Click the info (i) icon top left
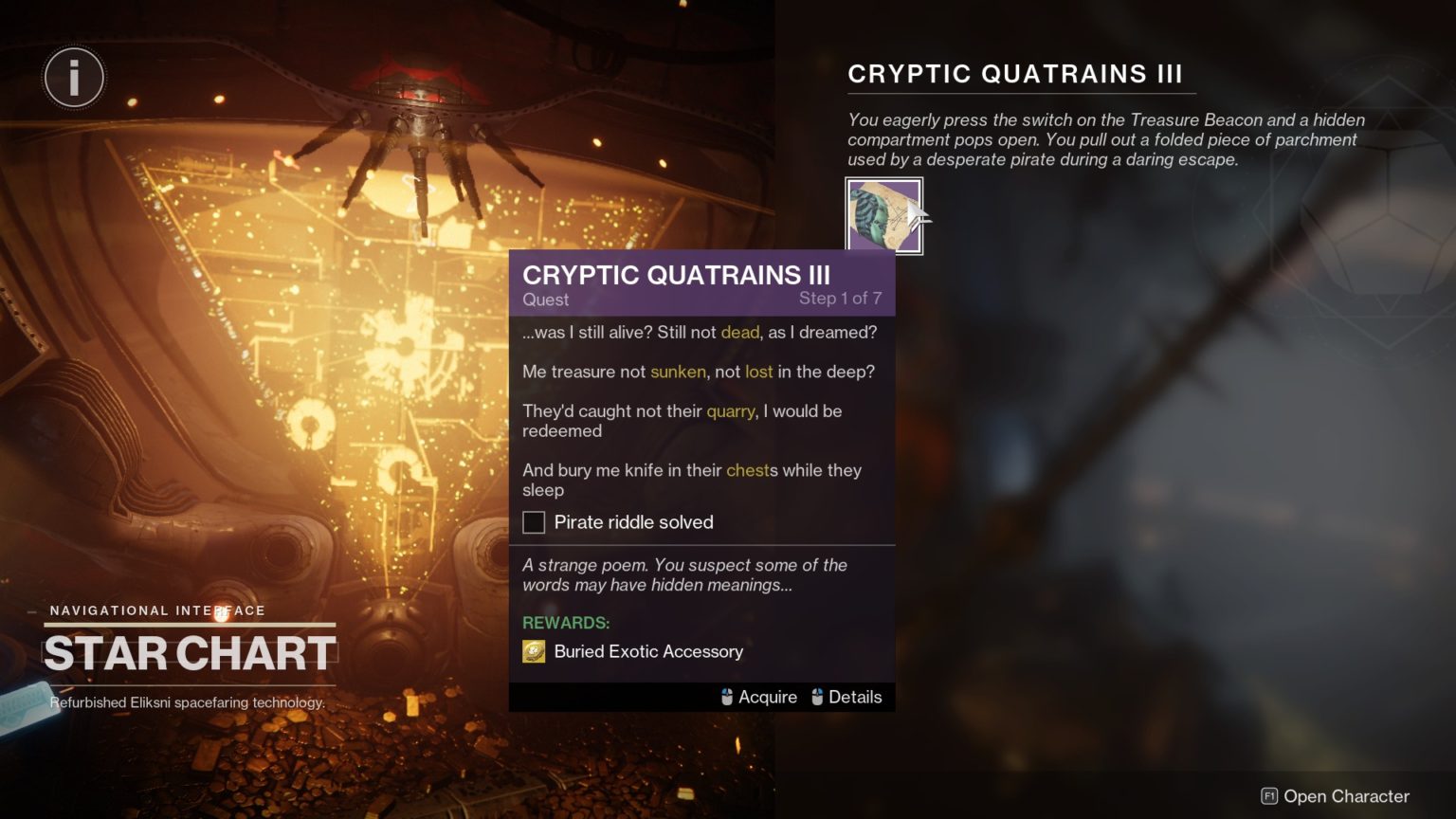This screenshot has width=1456, height=819. click(74, 77)
